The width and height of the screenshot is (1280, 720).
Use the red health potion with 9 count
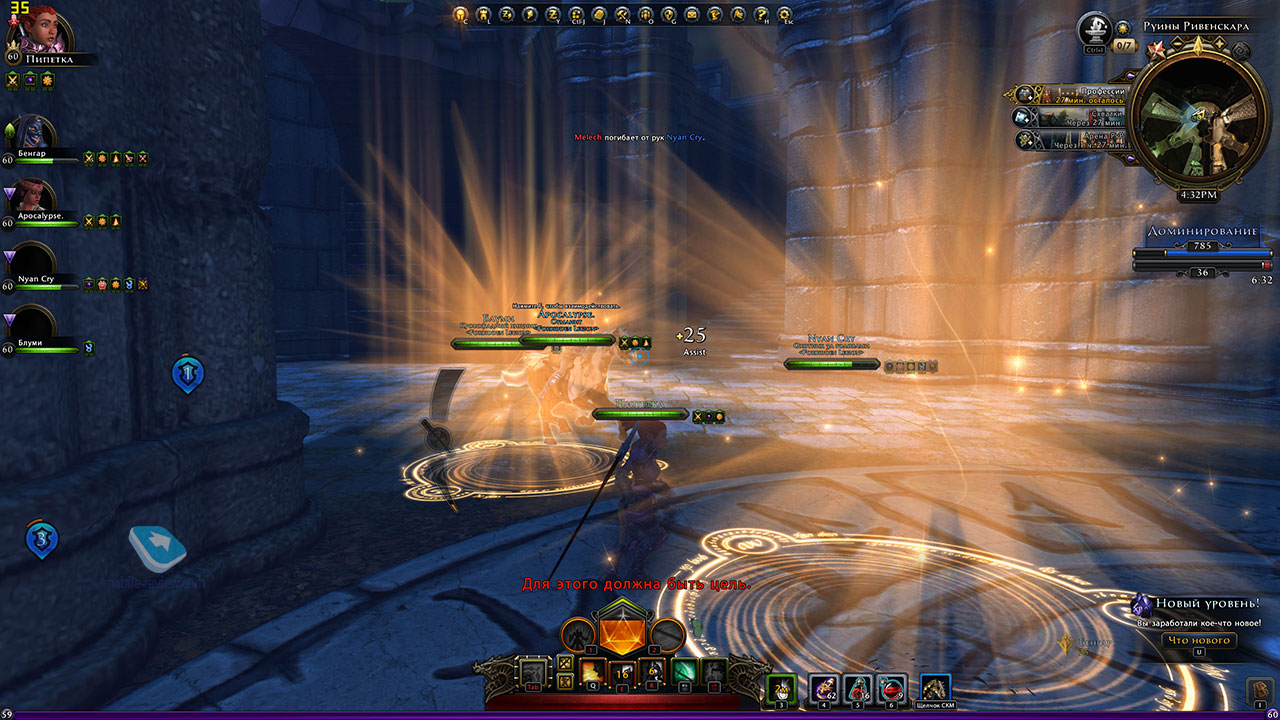pos(892,688)
